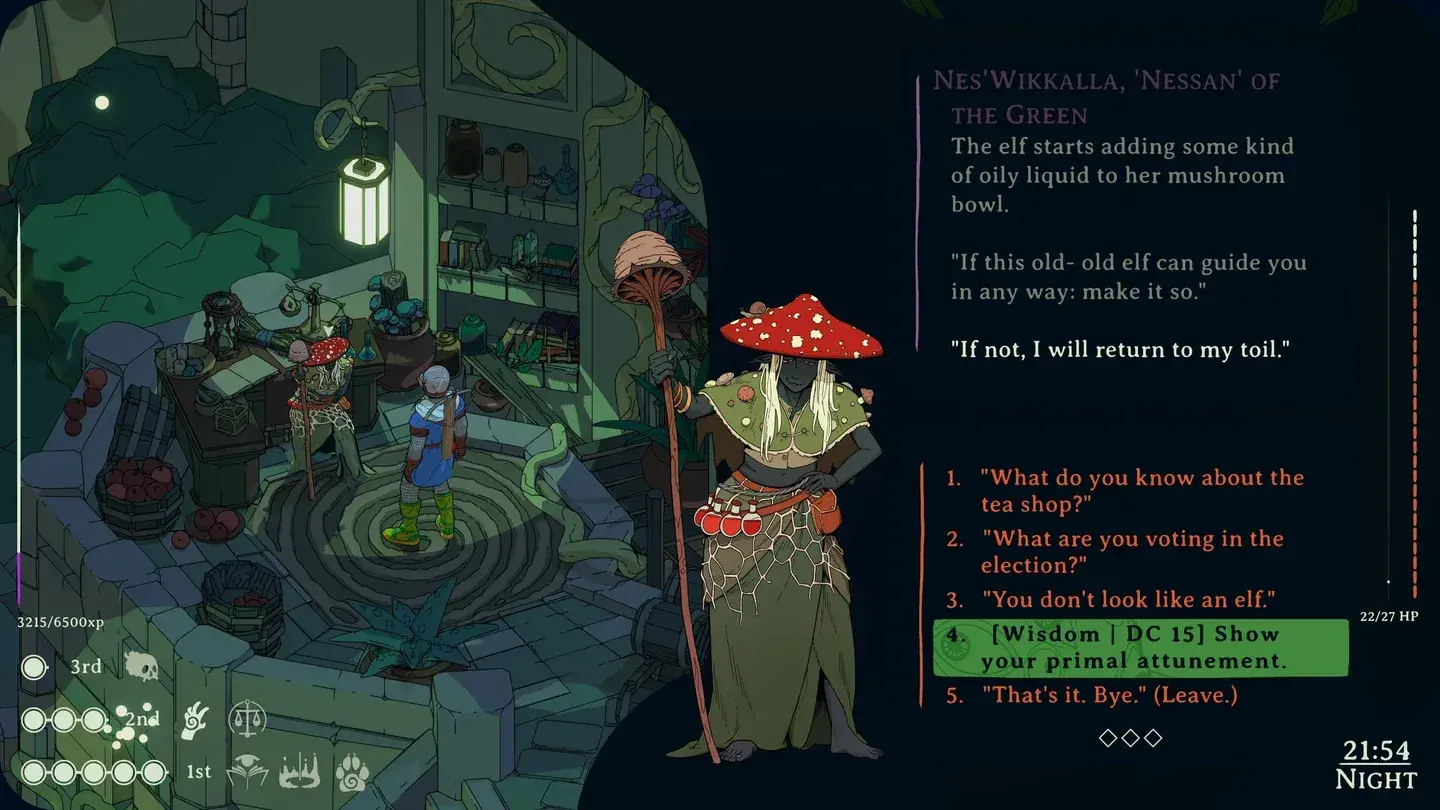
Task: Click the twisted hand spell icon
Action: pos(195,720)
